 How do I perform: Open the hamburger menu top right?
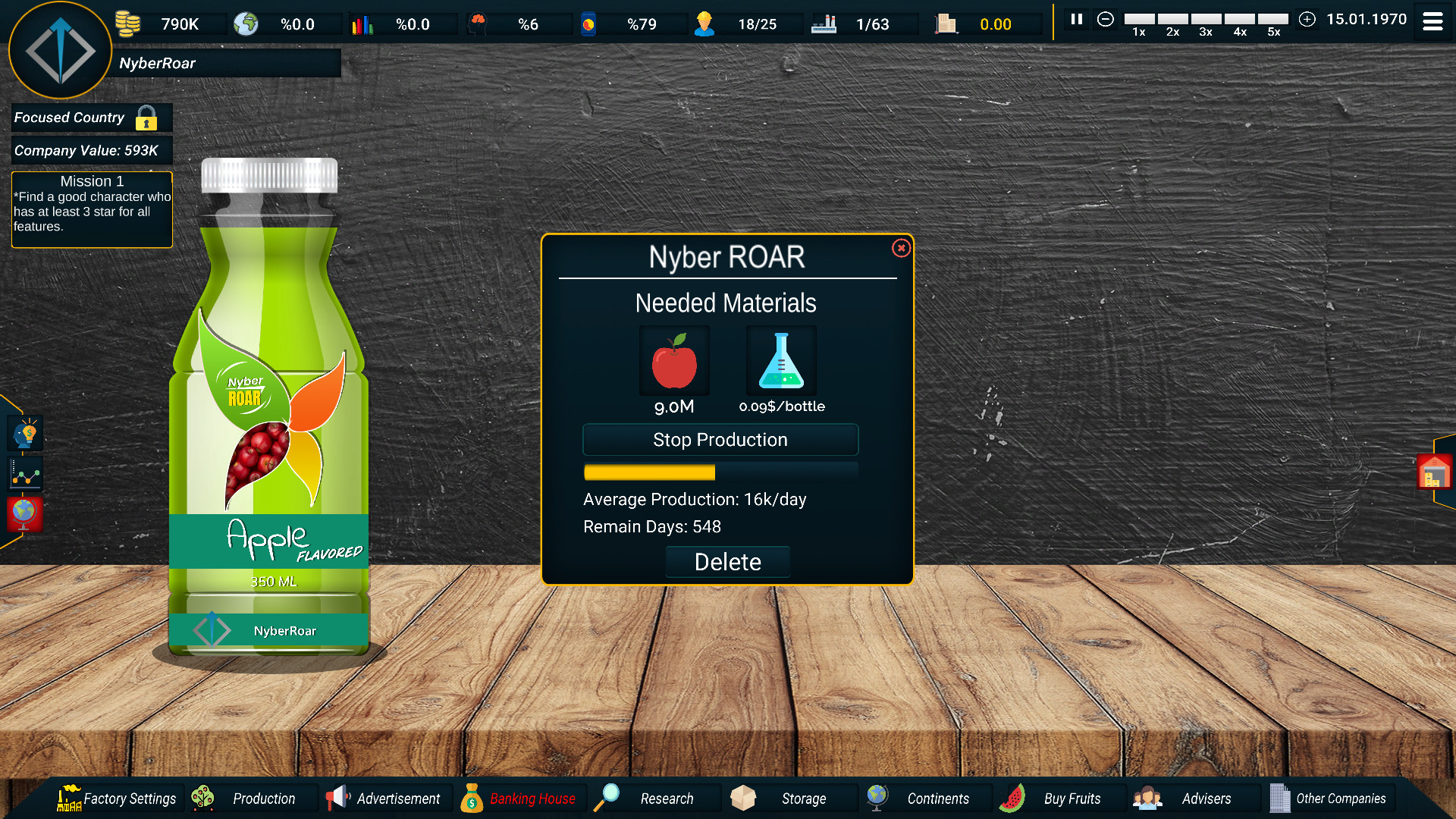point(1432,21)
